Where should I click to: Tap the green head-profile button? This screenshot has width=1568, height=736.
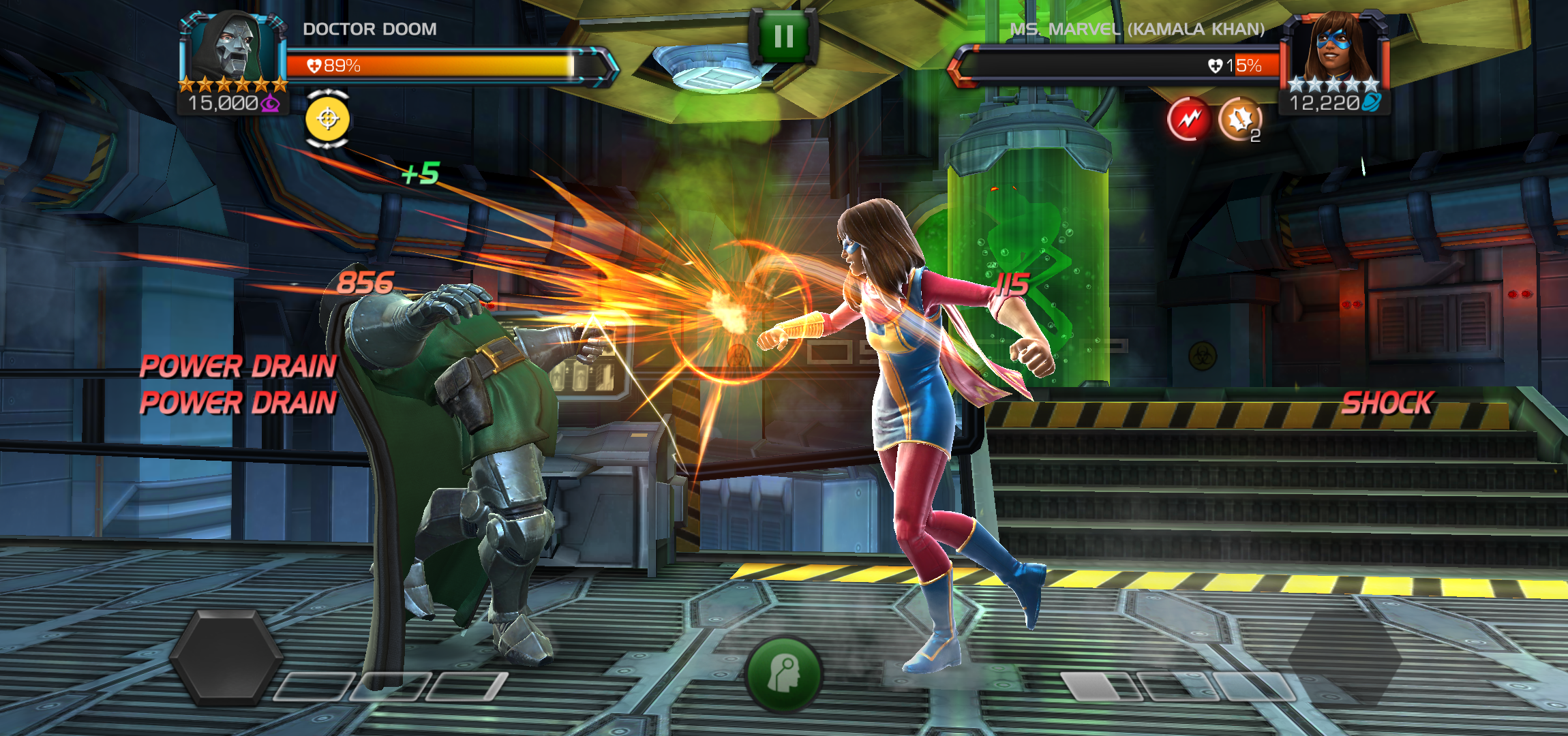coord(783,673)
